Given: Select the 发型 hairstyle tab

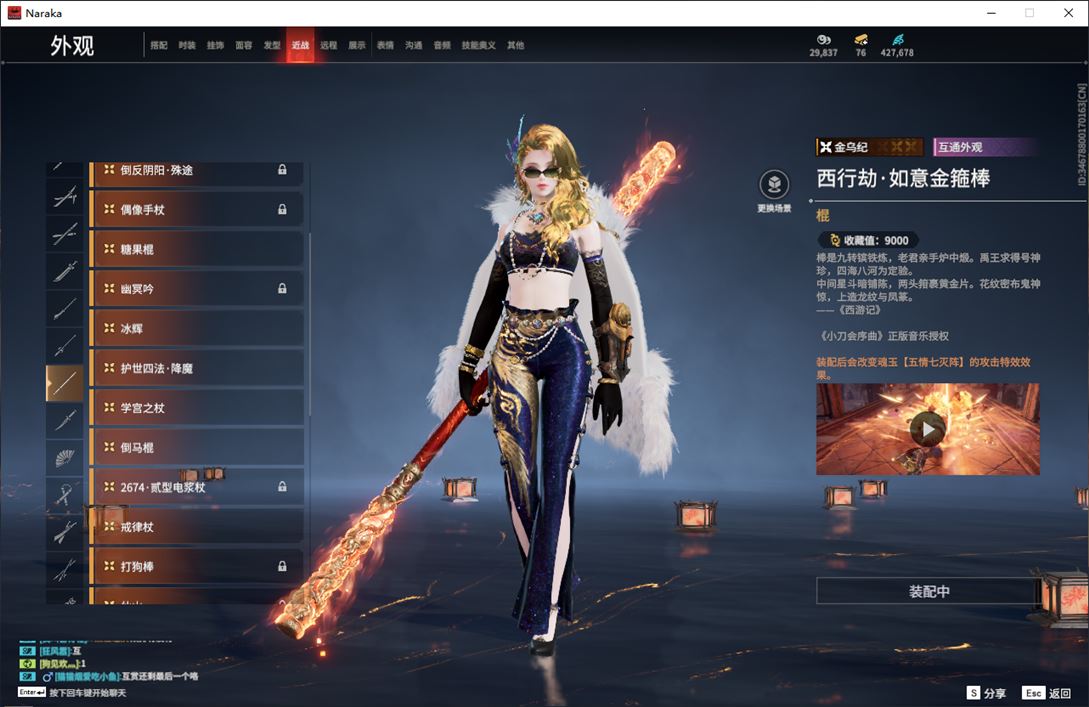Looking at the screenshot, I should point(272,46).
